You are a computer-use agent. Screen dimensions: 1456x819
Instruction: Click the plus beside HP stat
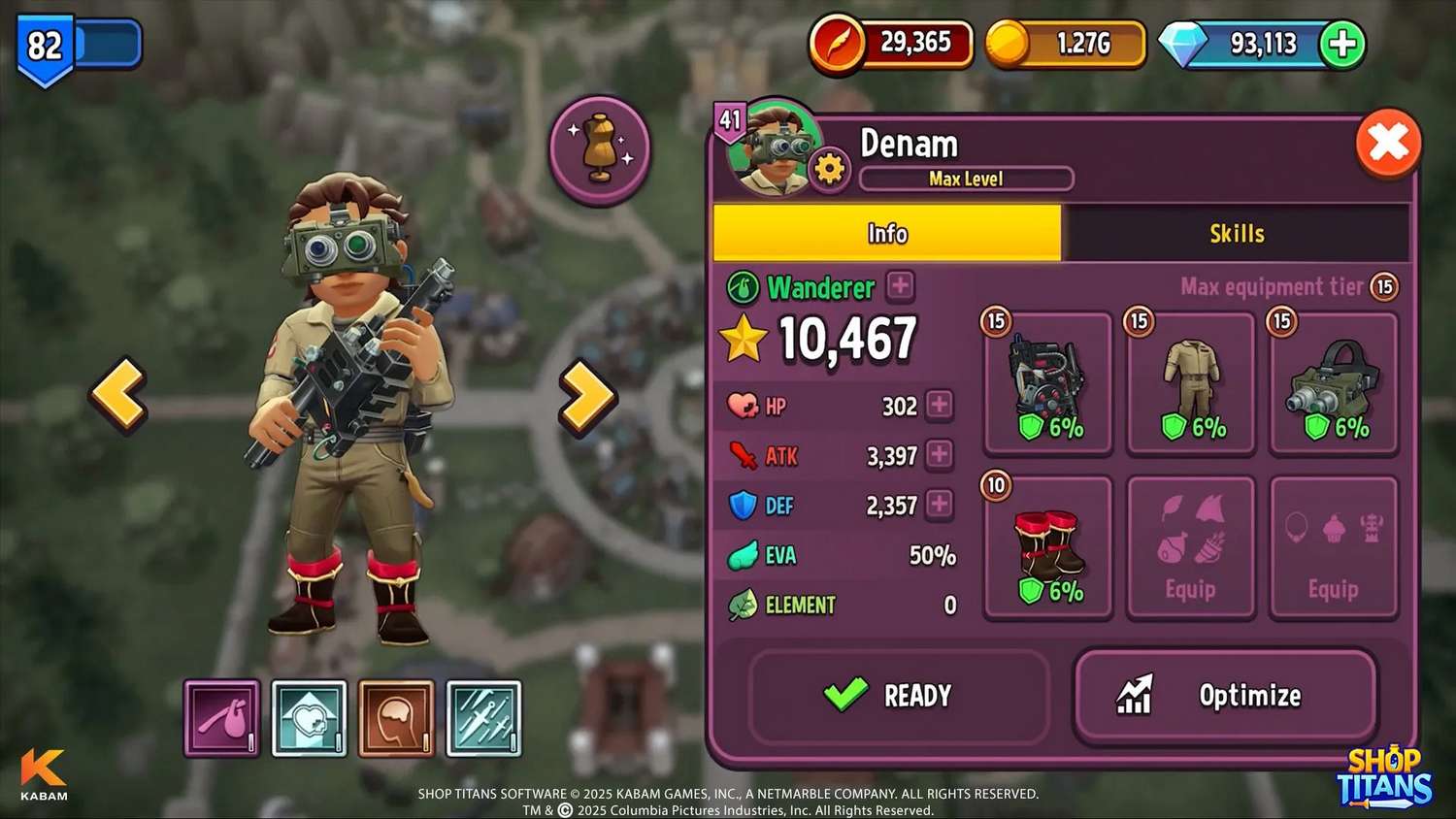[x=940, y=405]
